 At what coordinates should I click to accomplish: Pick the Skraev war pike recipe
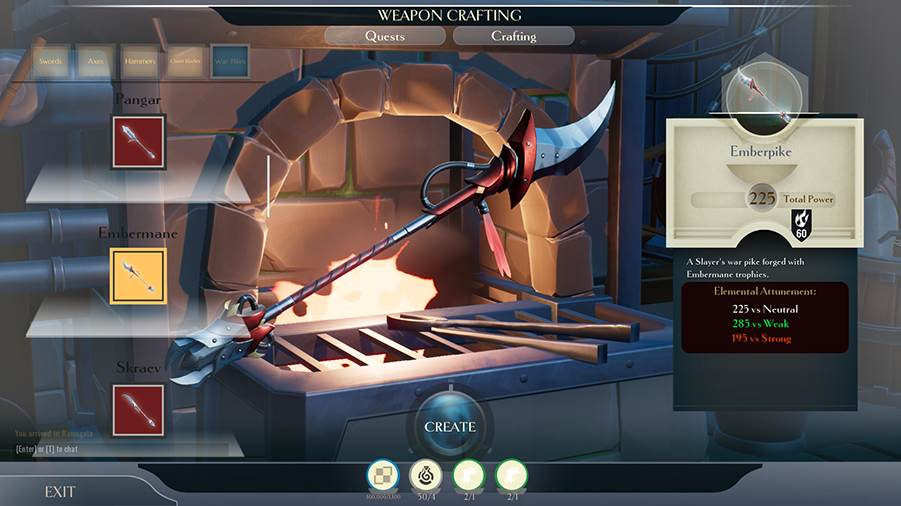138,410
